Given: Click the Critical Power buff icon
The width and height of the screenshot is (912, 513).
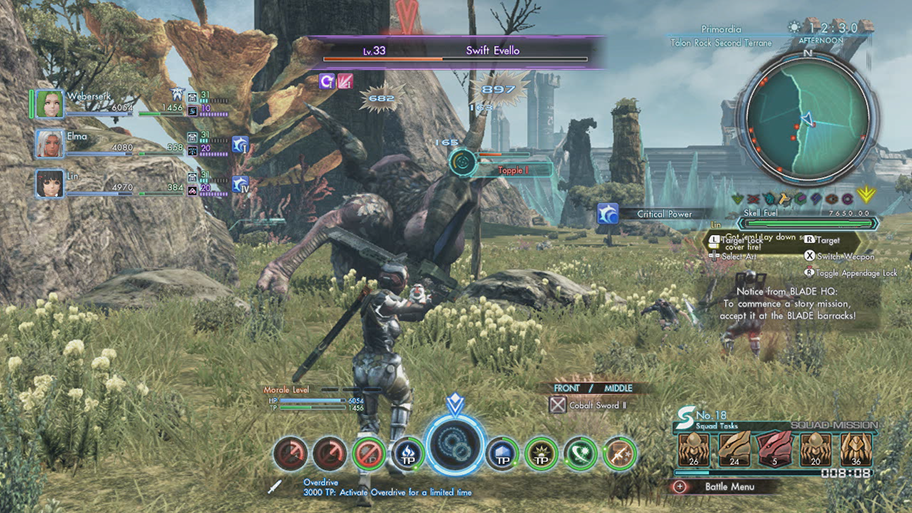Looking at the screenshot, I should pyautogui.click(x=607, y=213).
